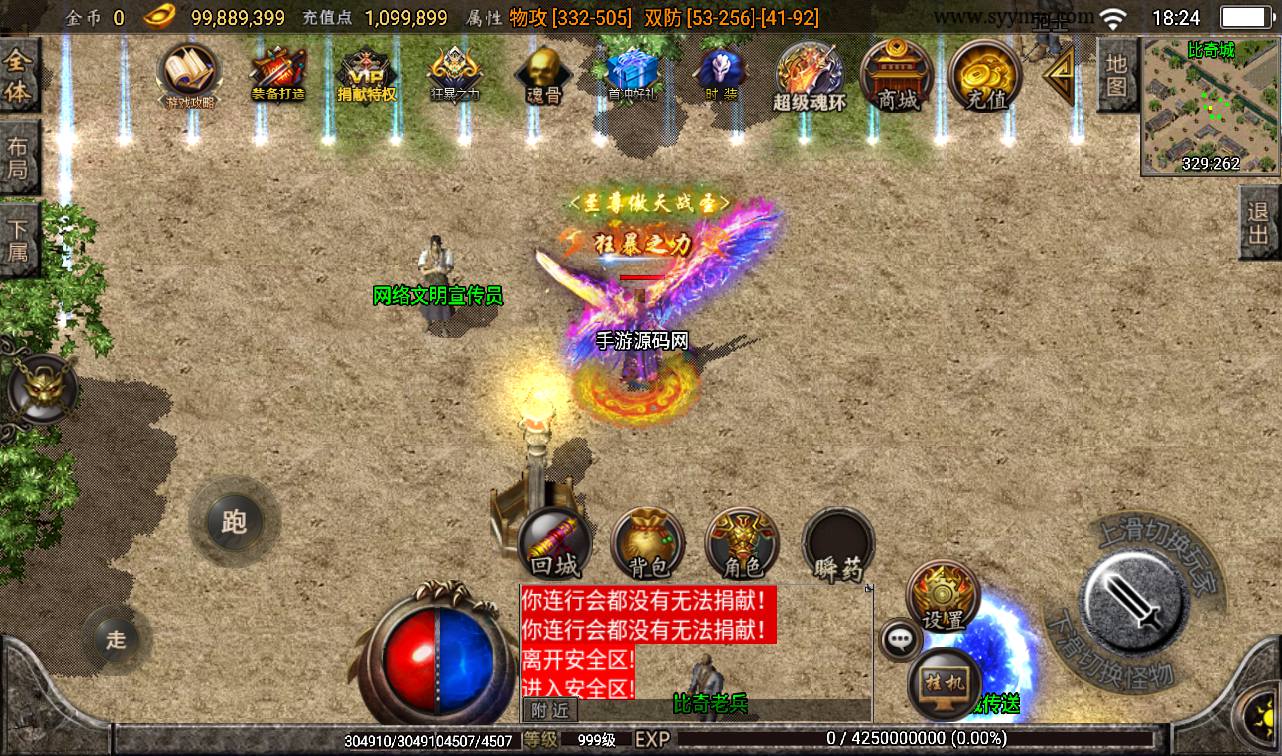The height and width of the screenshot is (756, 1282).
Task: Open the 时装 costume menu
Action: 719,74
